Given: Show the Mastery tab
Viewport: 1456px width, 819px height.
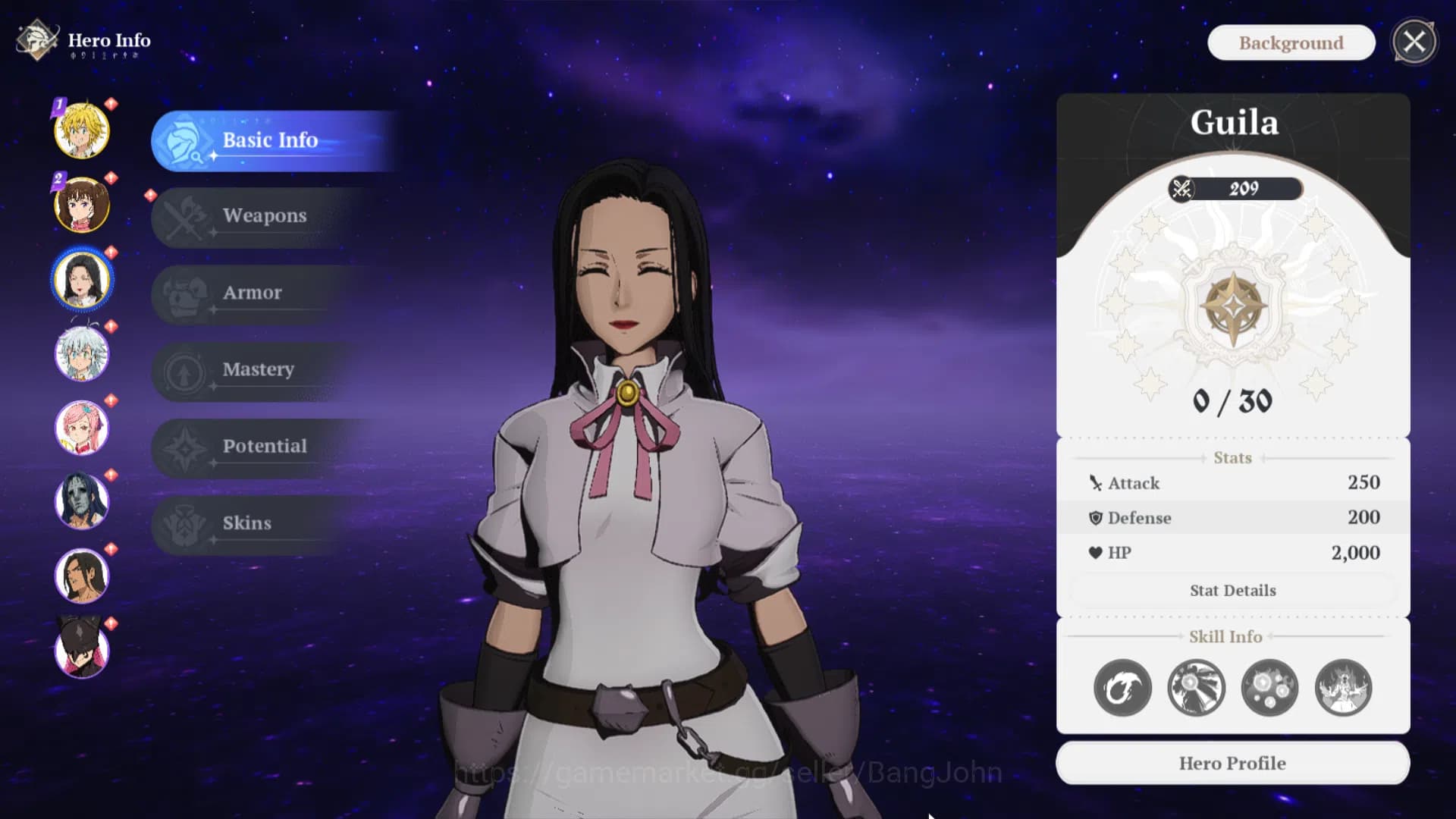Looking at the screenshot, I should 258,369.
